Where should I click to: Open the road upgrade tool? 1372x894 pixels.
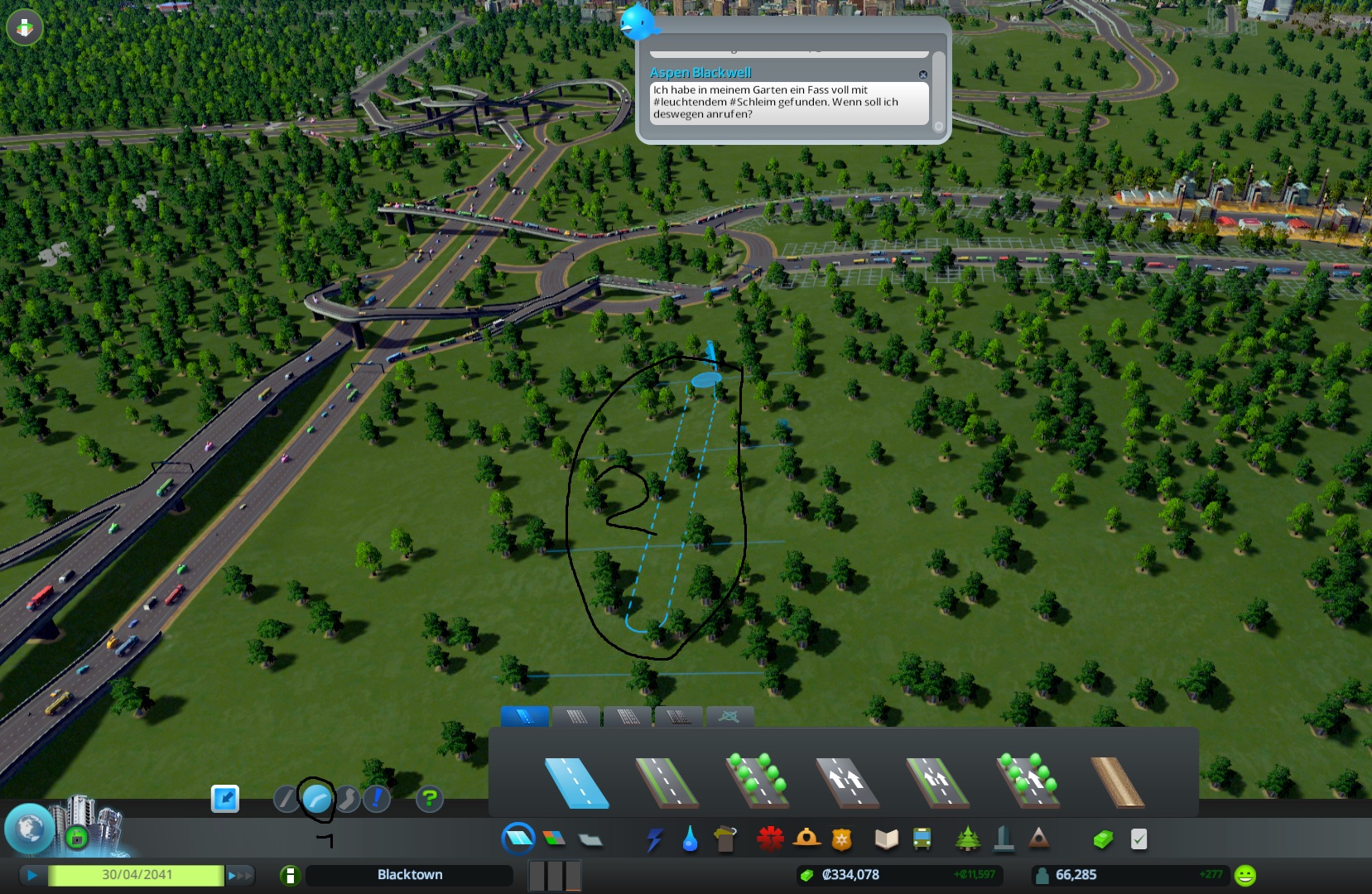[377, 799]
